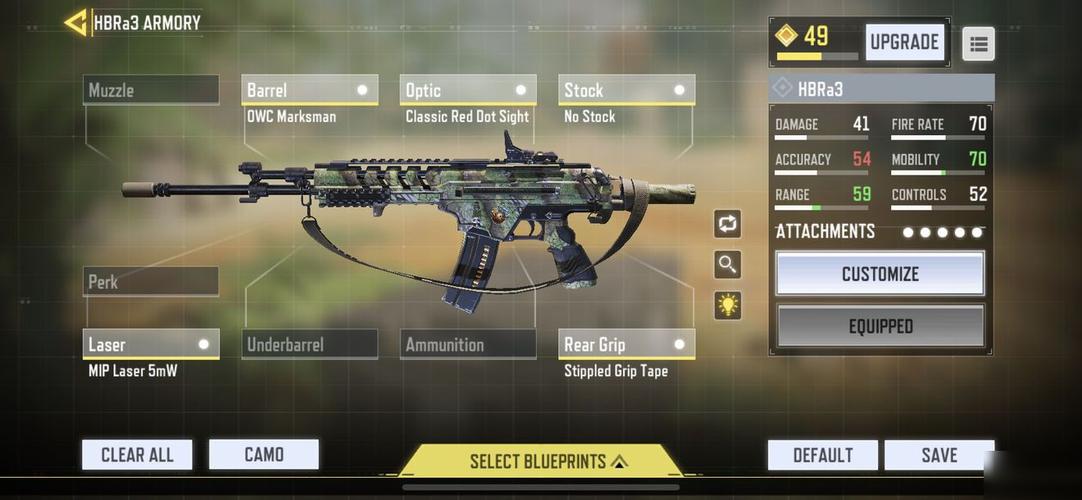
Task: Change the Classic Red Dot Sight optic
Action: [468, 90]
